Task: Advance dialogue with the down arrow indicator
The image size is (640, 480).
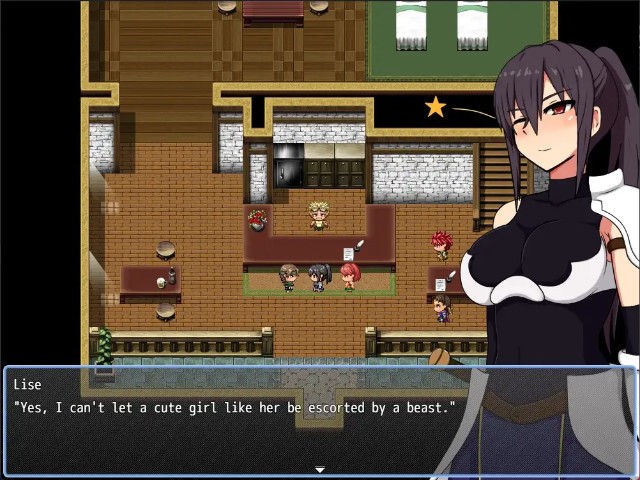Action: click(x=320, y=469)
